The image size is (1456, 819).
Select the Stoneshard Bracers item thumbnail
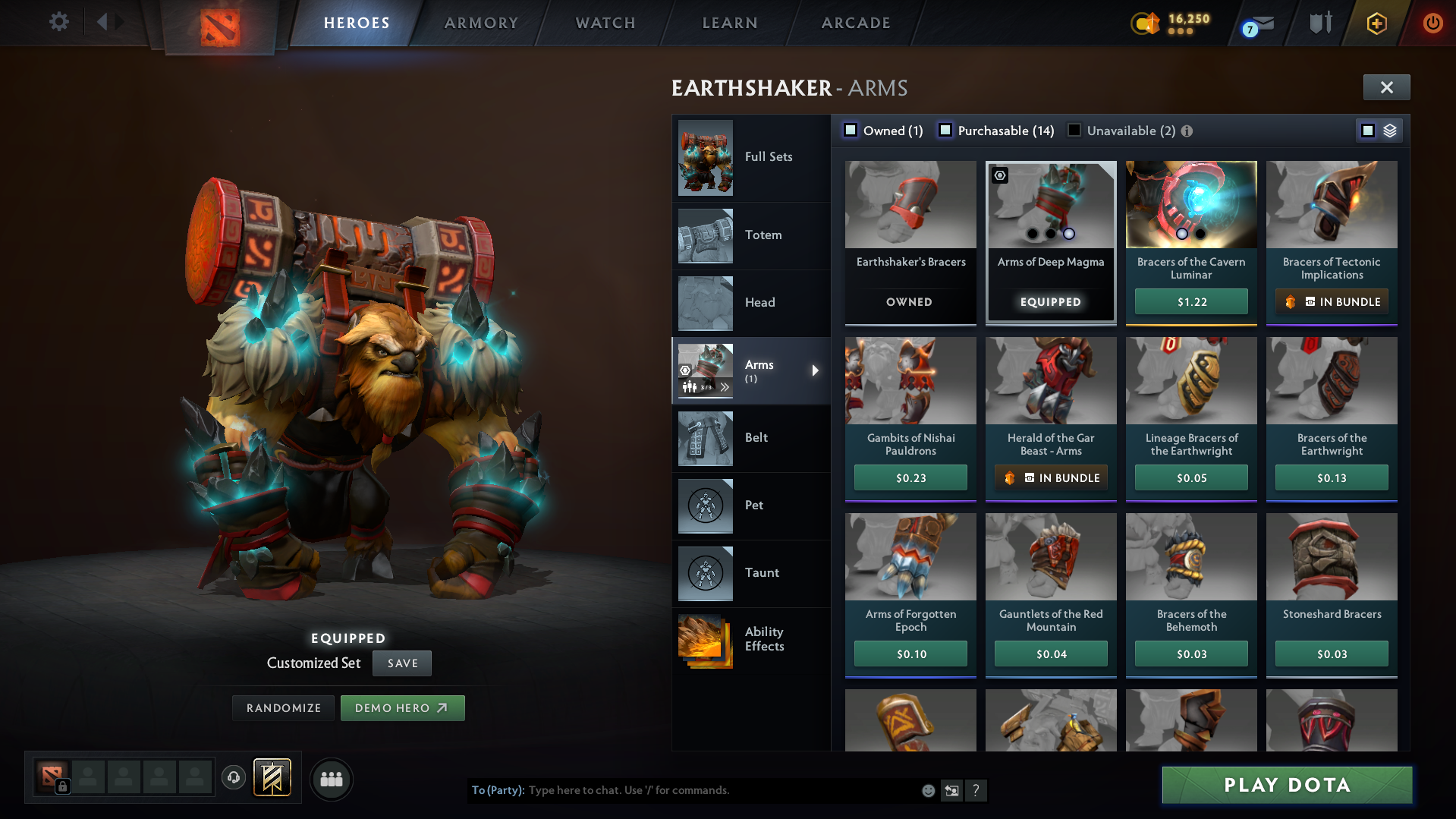(1331, 556)
